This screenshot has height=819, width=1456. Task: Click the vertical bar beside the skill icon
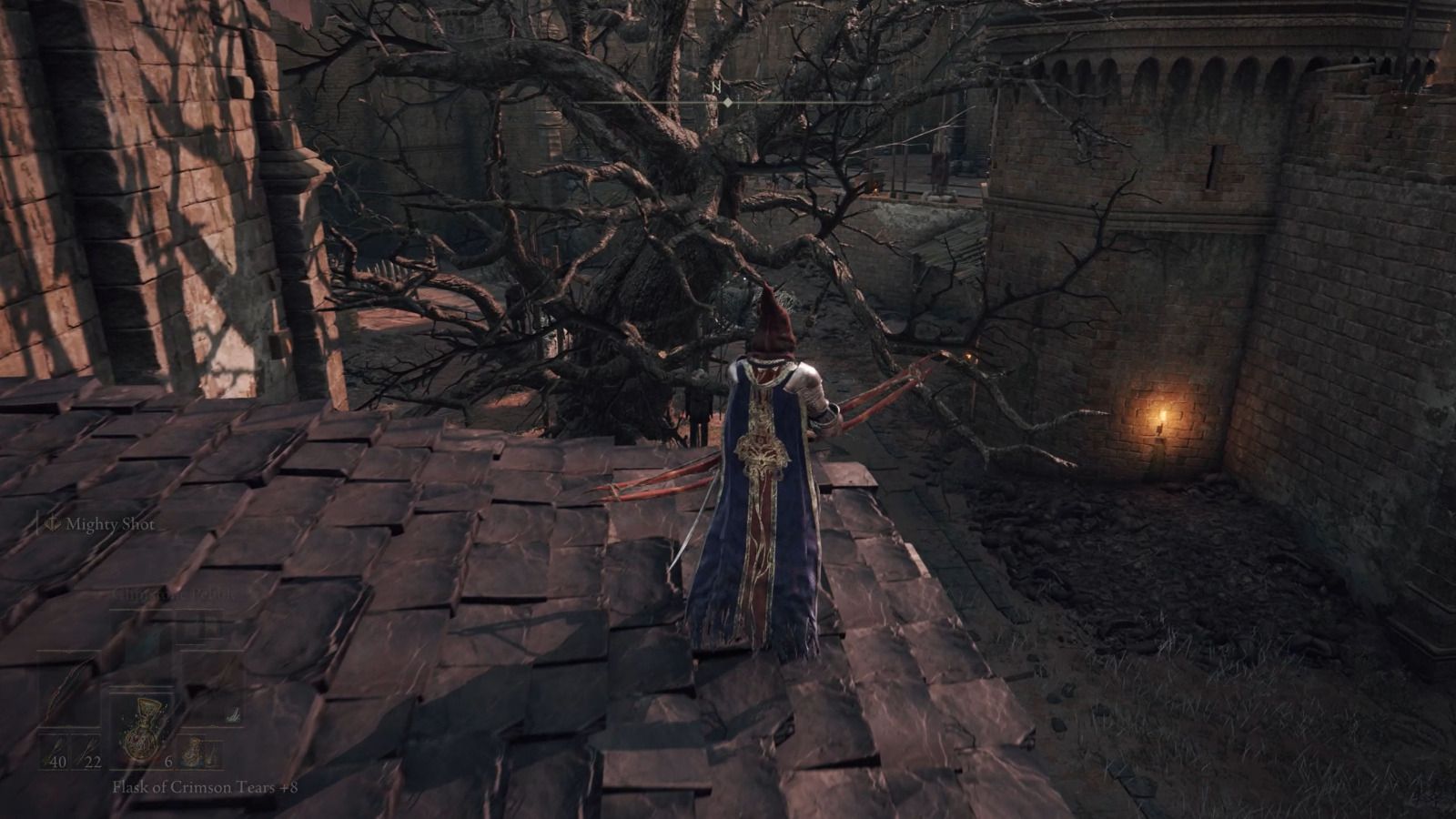[x=38, y=522]
